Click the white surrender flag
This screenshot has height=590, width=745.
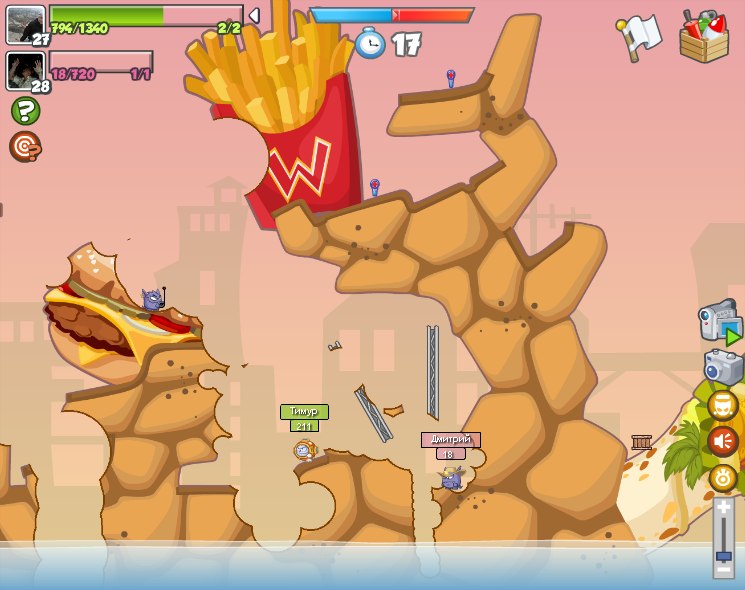coord(640,36)
